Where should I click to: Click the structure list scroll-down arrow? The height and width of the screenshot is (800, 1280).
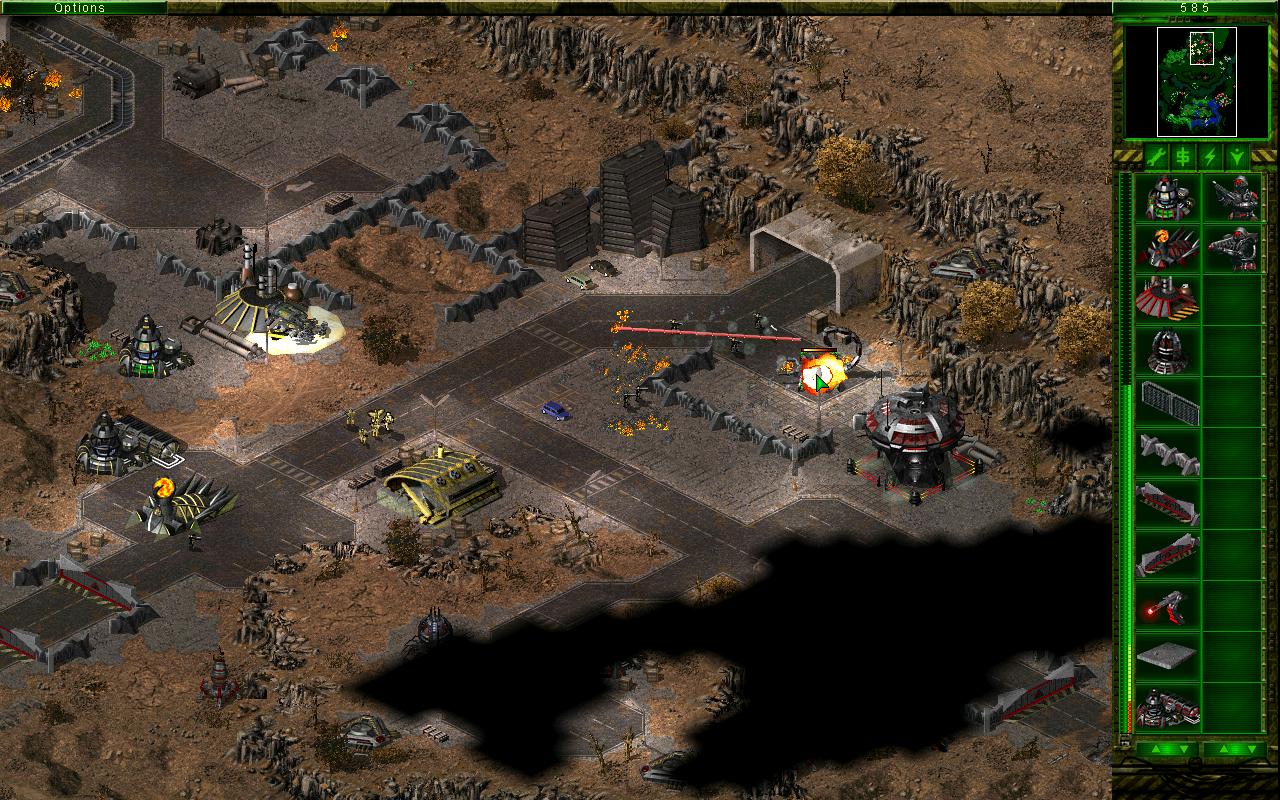[1182, 748]
